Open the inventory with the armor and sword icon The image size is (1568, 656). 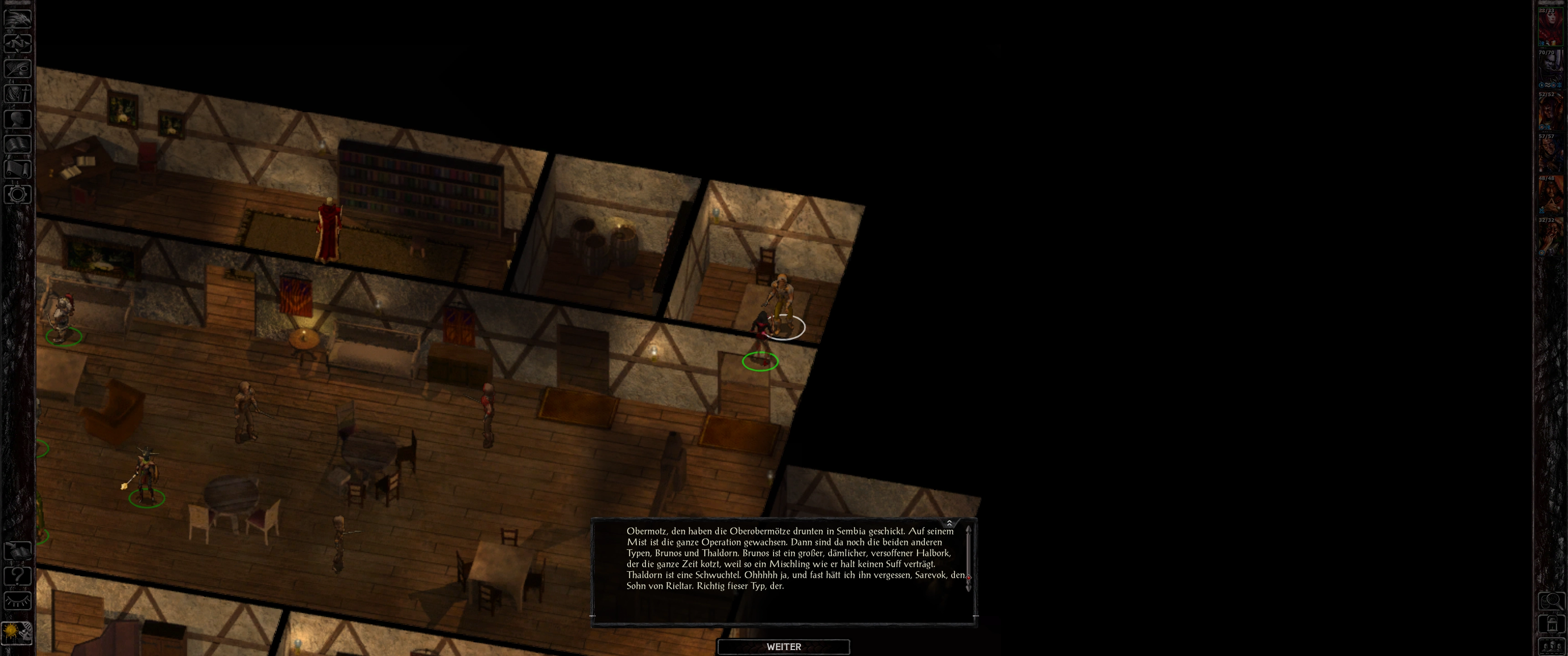point(18,94)
